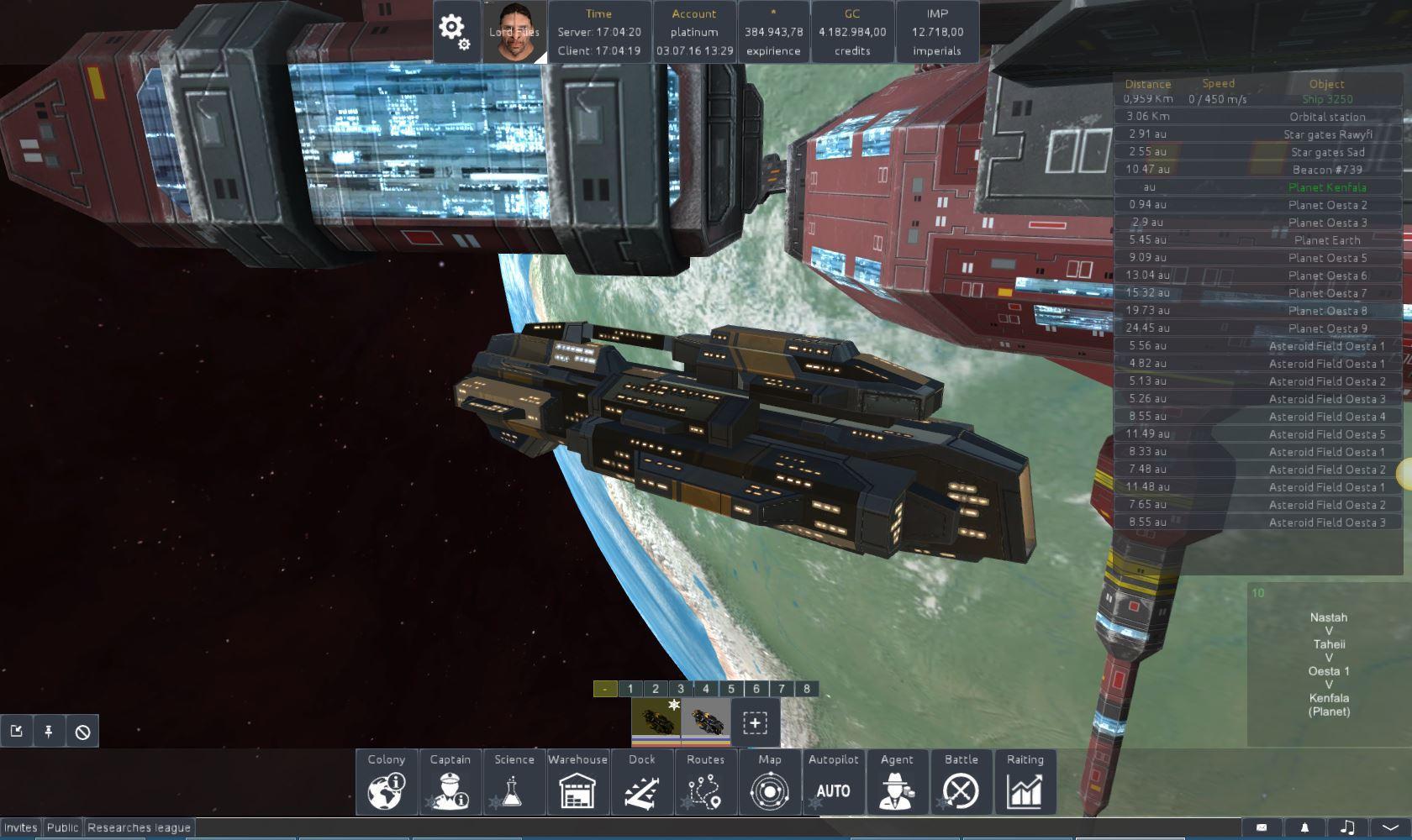This screenshot has width=1412, height=840.
Task: Open the Colony panel
Action: pyautogui.click(x=387, y=782)
